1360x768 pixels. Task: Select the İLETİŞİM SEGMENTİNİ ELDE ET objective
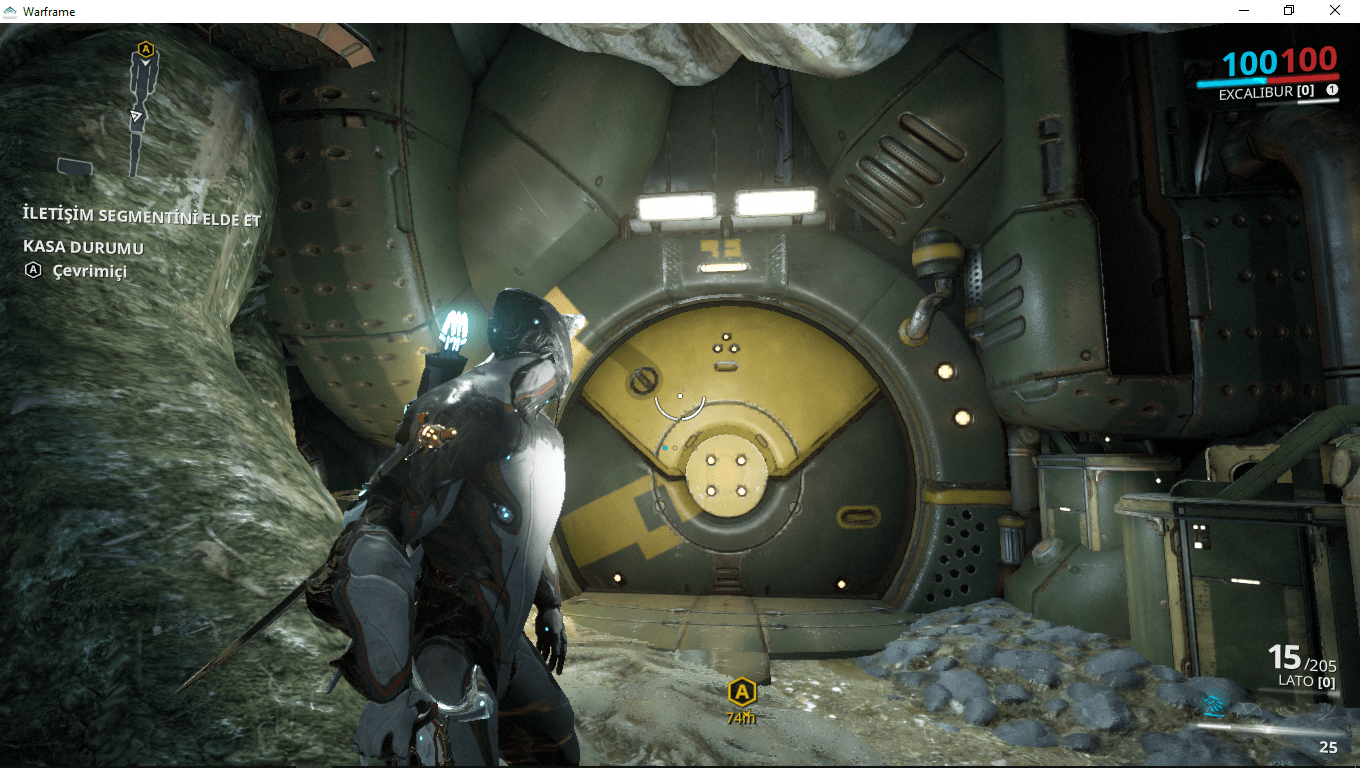point(142,215)
